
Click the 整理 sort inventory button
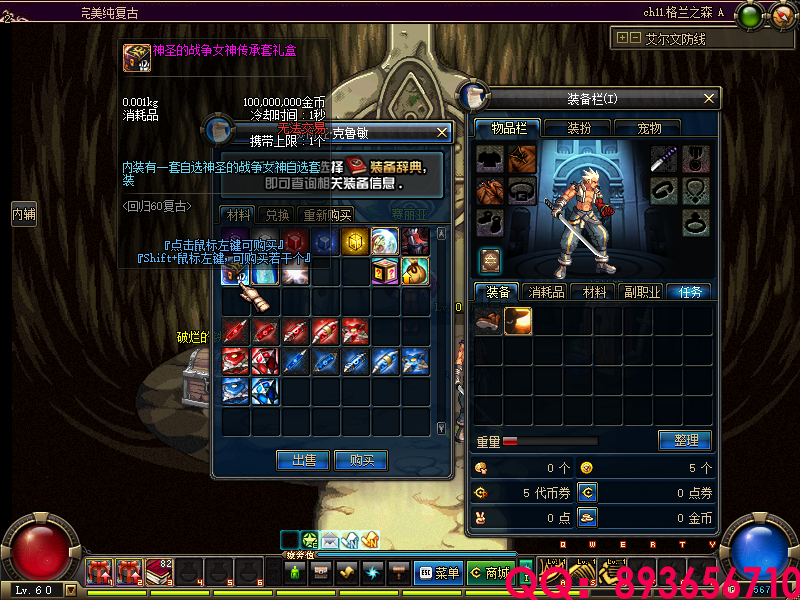coord(685,440)
